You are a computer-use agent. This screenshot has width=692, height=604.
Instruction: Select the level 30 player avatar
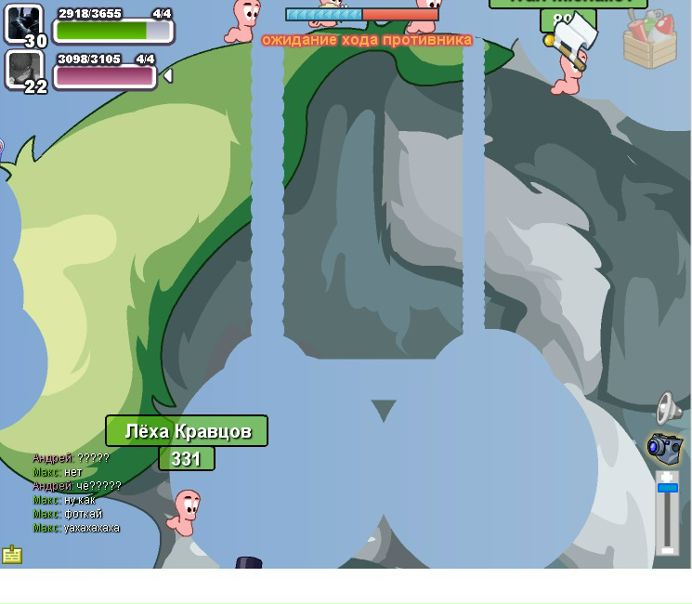coord(23,24)
